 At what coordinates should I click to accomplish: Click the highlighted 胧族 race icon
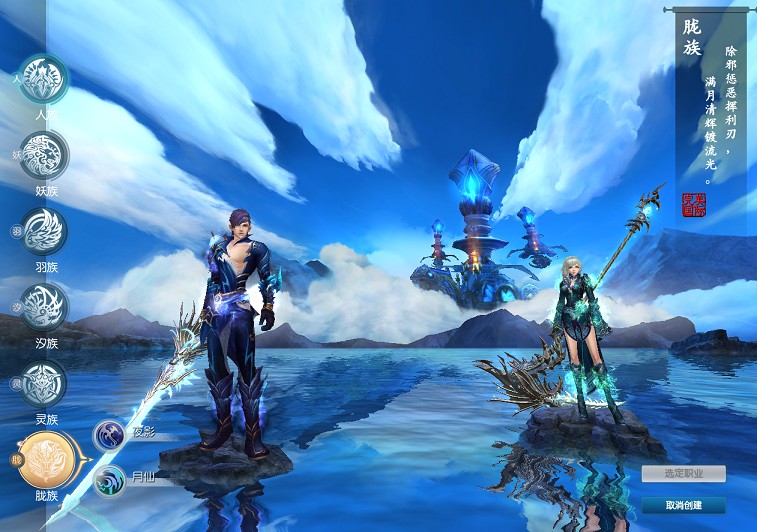point(44,459)
